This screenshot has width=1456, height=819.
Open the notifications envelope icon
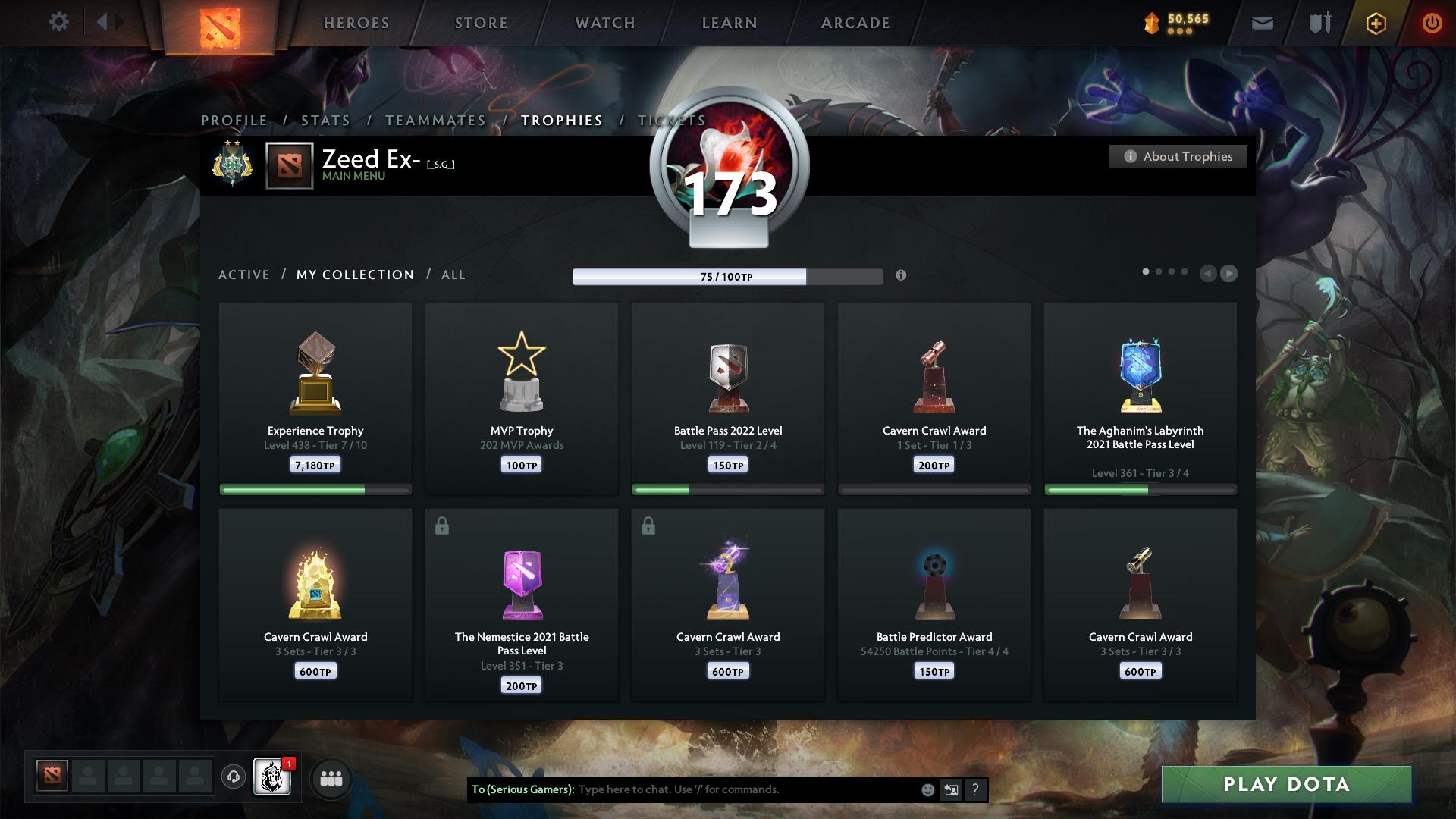(1262, 22)
